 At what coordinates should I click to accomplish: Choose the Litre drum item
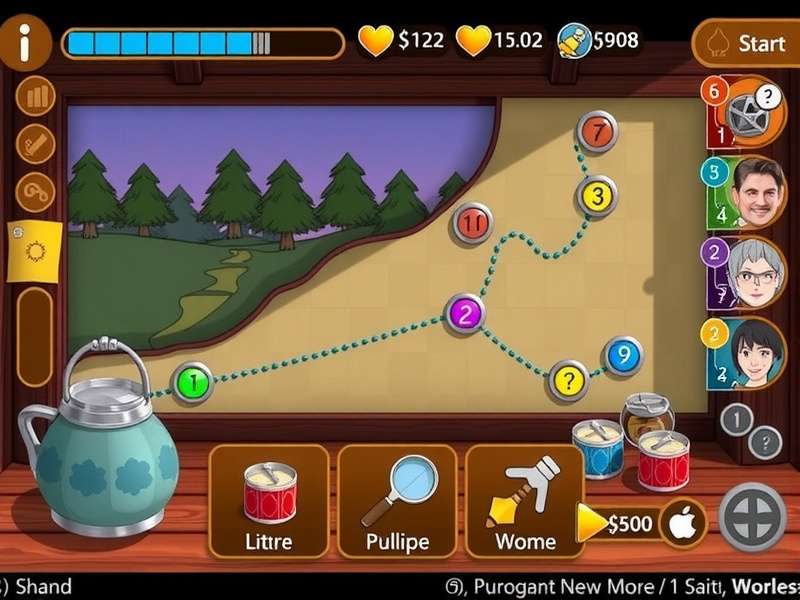(x=269, y=500)
